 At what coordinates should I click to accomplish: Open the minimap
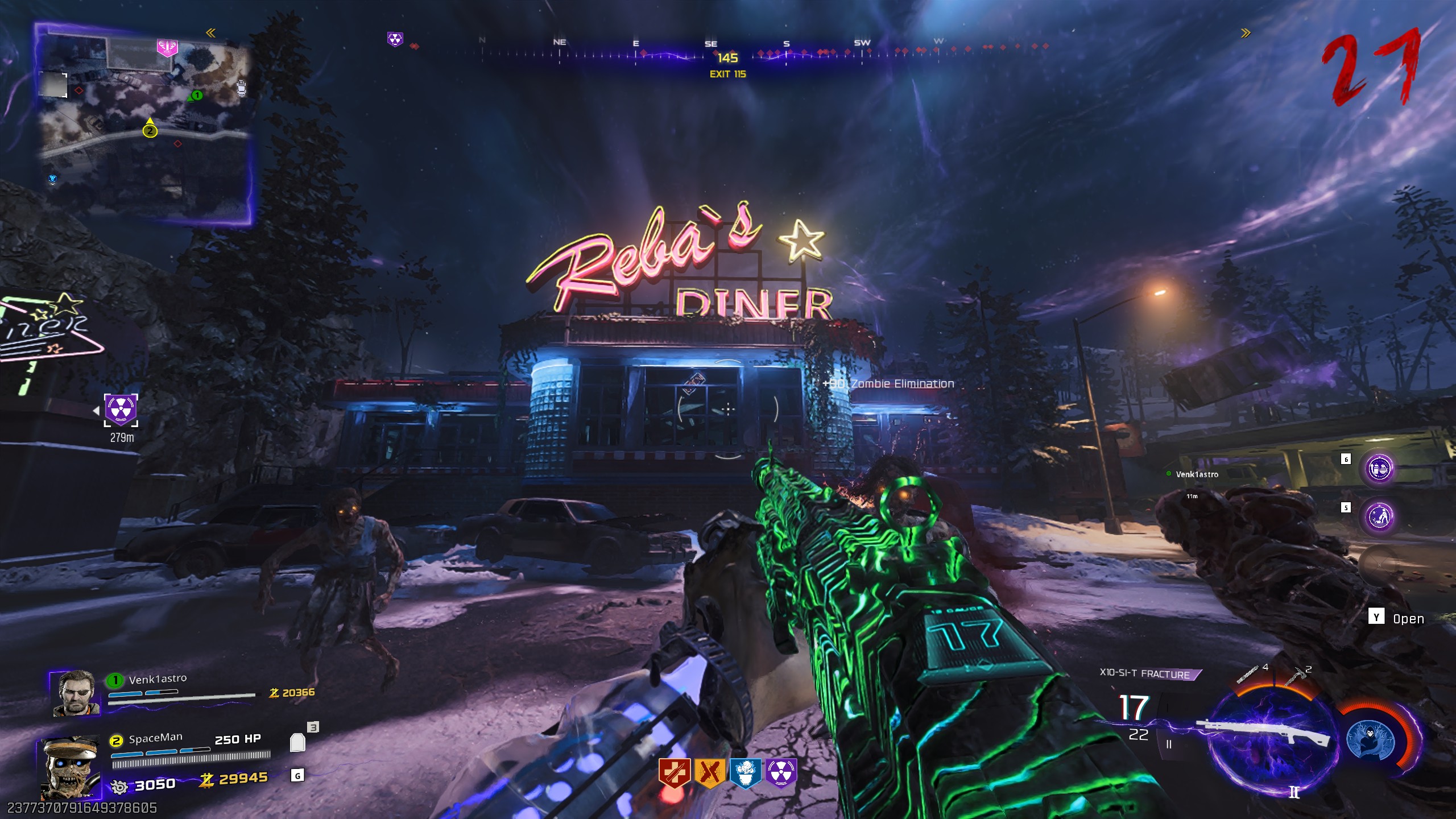145,125
